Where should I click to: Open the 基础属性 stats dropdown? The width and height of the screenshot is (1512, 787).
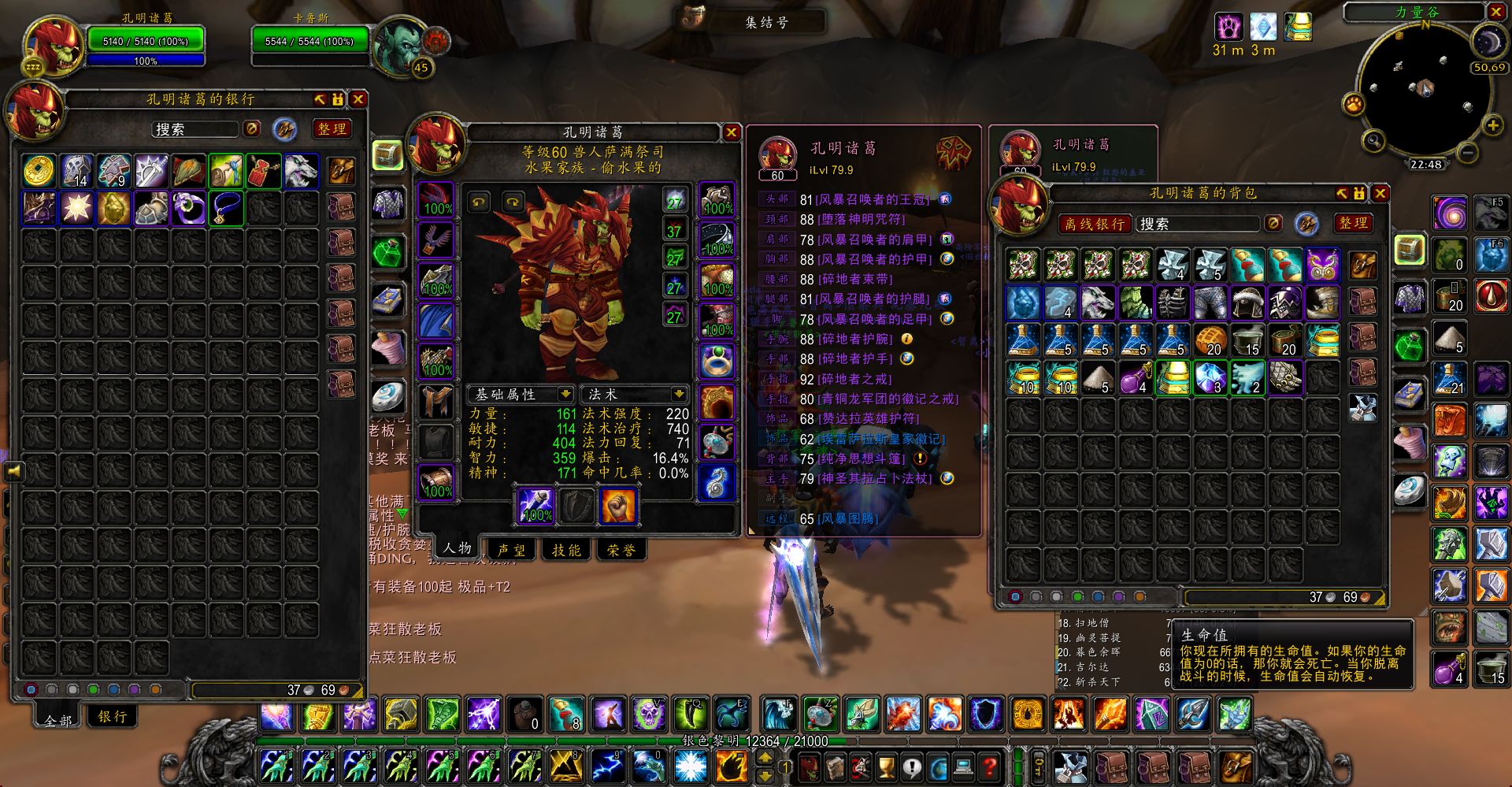click(565, 394)
